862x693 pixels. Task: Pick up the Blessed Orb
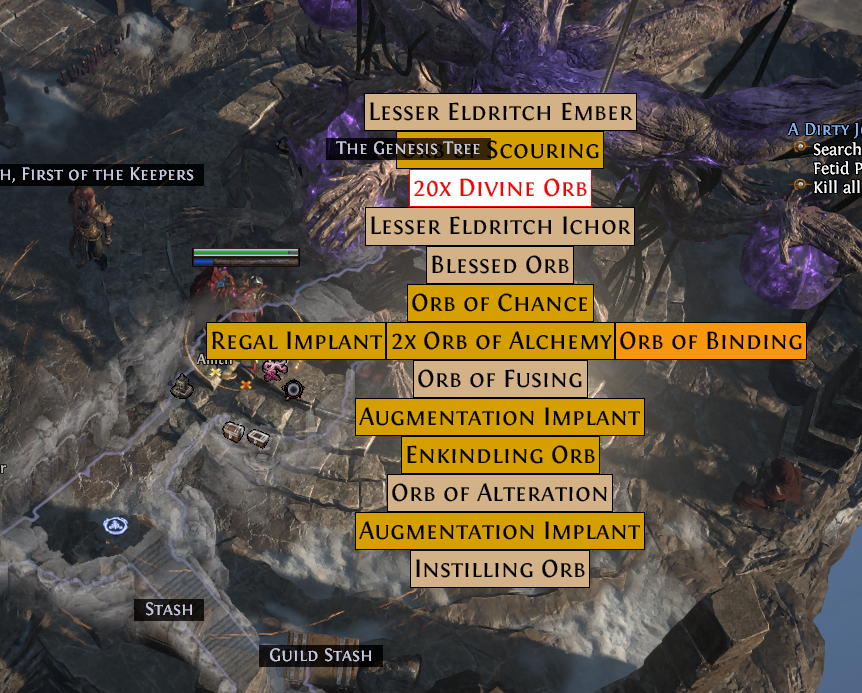pos(500,266)
